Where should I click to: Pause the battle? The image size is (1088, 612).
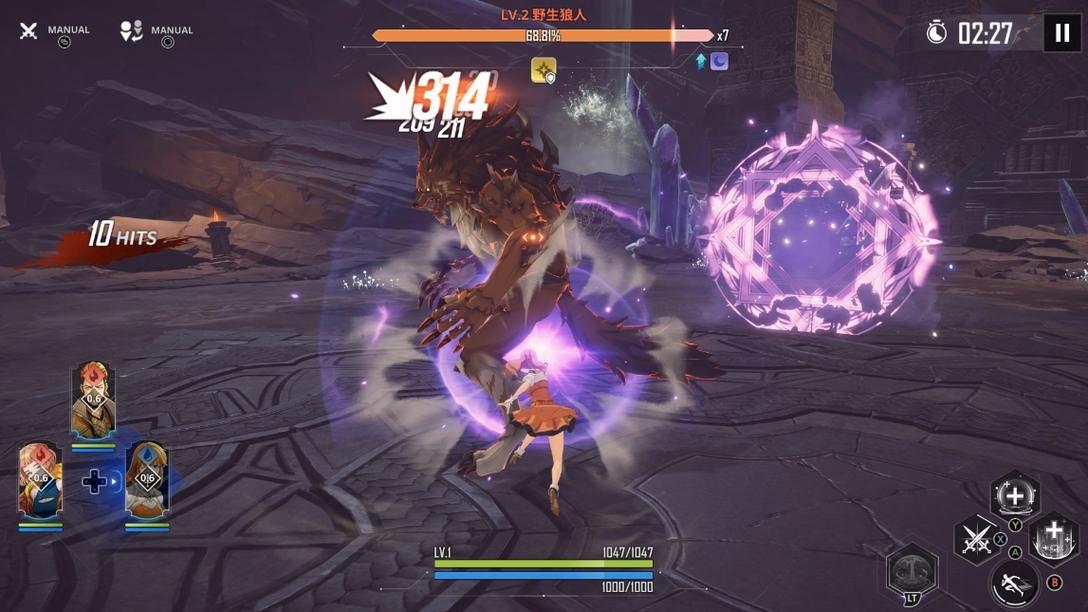pos(1062,33)
